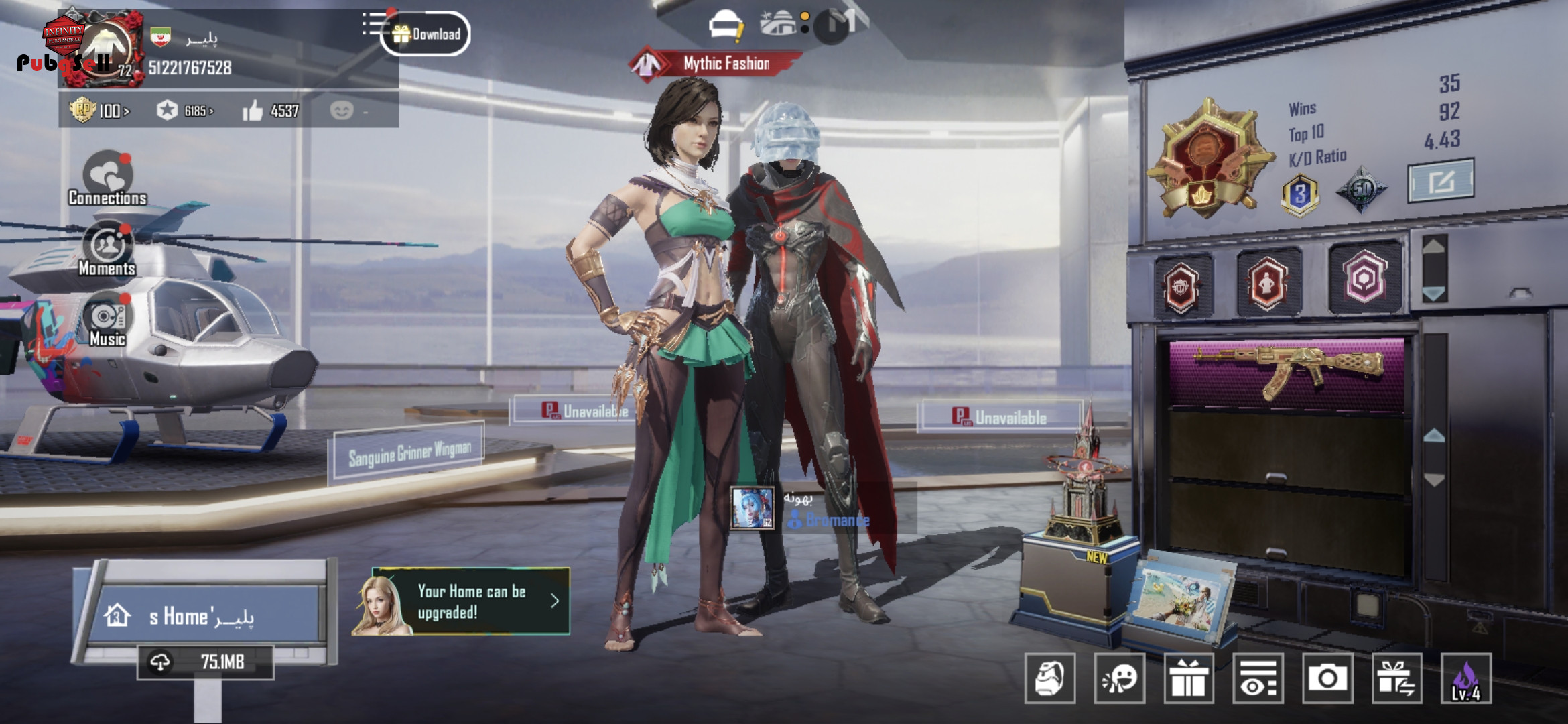Select the Bromance partner avatar
1568x724 pixels.
tap(752, 507)
